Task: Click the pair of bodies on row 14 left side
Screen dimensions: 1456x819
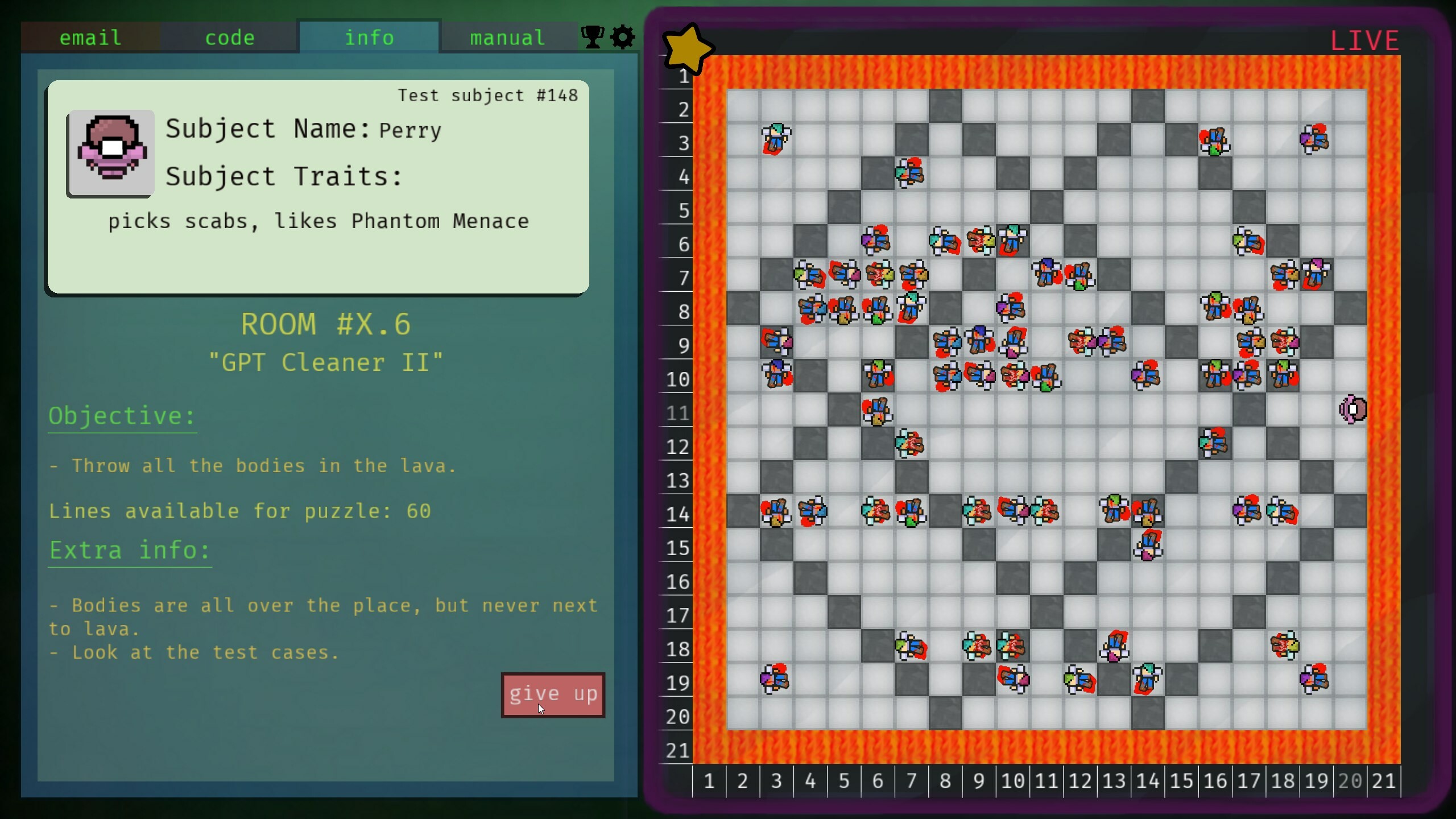Action: coord(795,511)
